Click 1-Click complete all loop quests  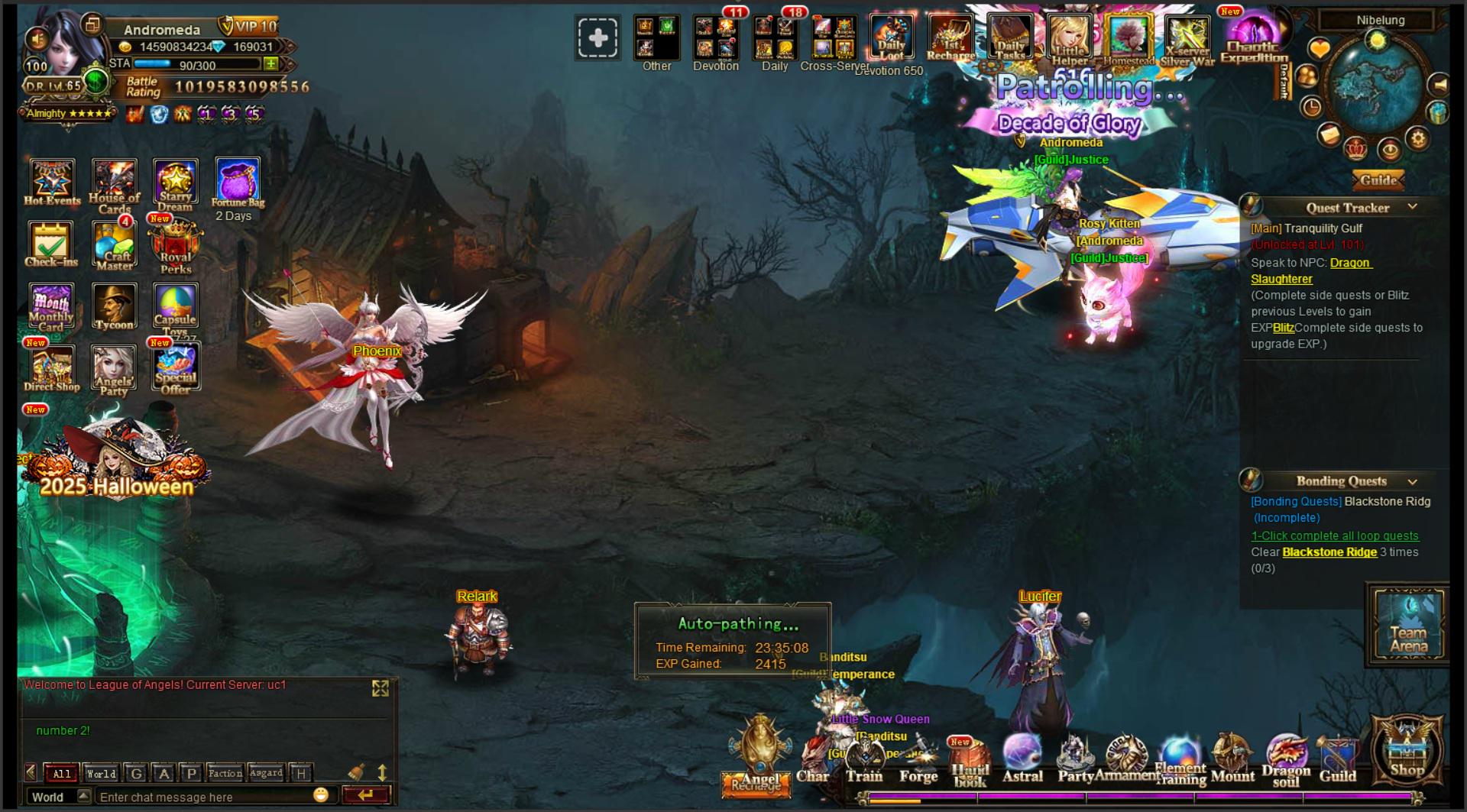click(x=1334, y=535)
